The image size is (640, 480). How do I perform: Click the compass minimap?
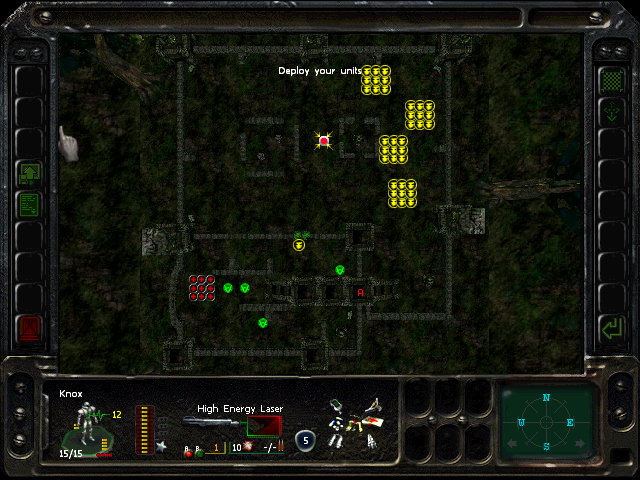[546, 421]
